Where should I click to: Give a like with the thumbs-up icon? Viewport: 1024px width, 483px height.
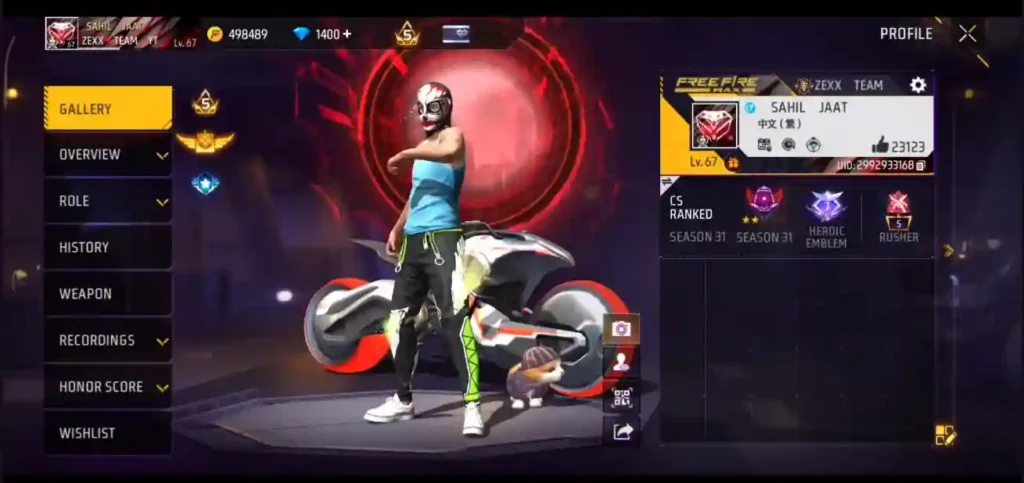click(x=880, y=145)
